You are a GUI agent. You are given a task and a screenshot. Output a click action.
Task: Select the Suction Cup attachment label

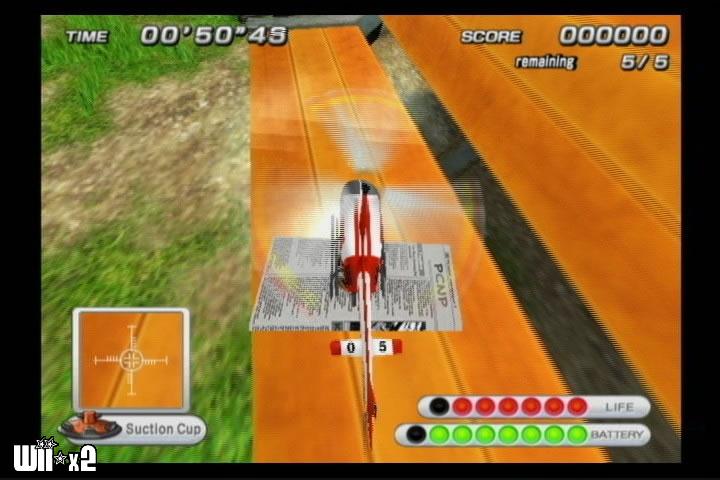tap(163, 430)
